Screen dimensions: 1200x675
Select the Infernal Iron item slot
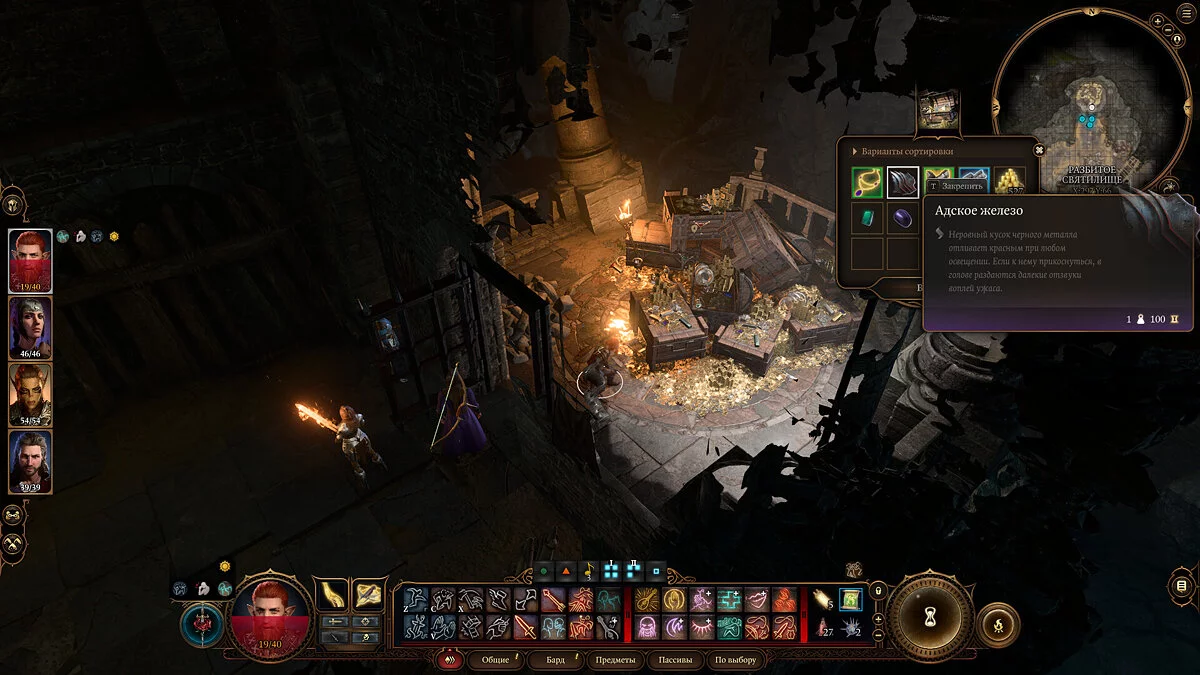pos(902,183)
